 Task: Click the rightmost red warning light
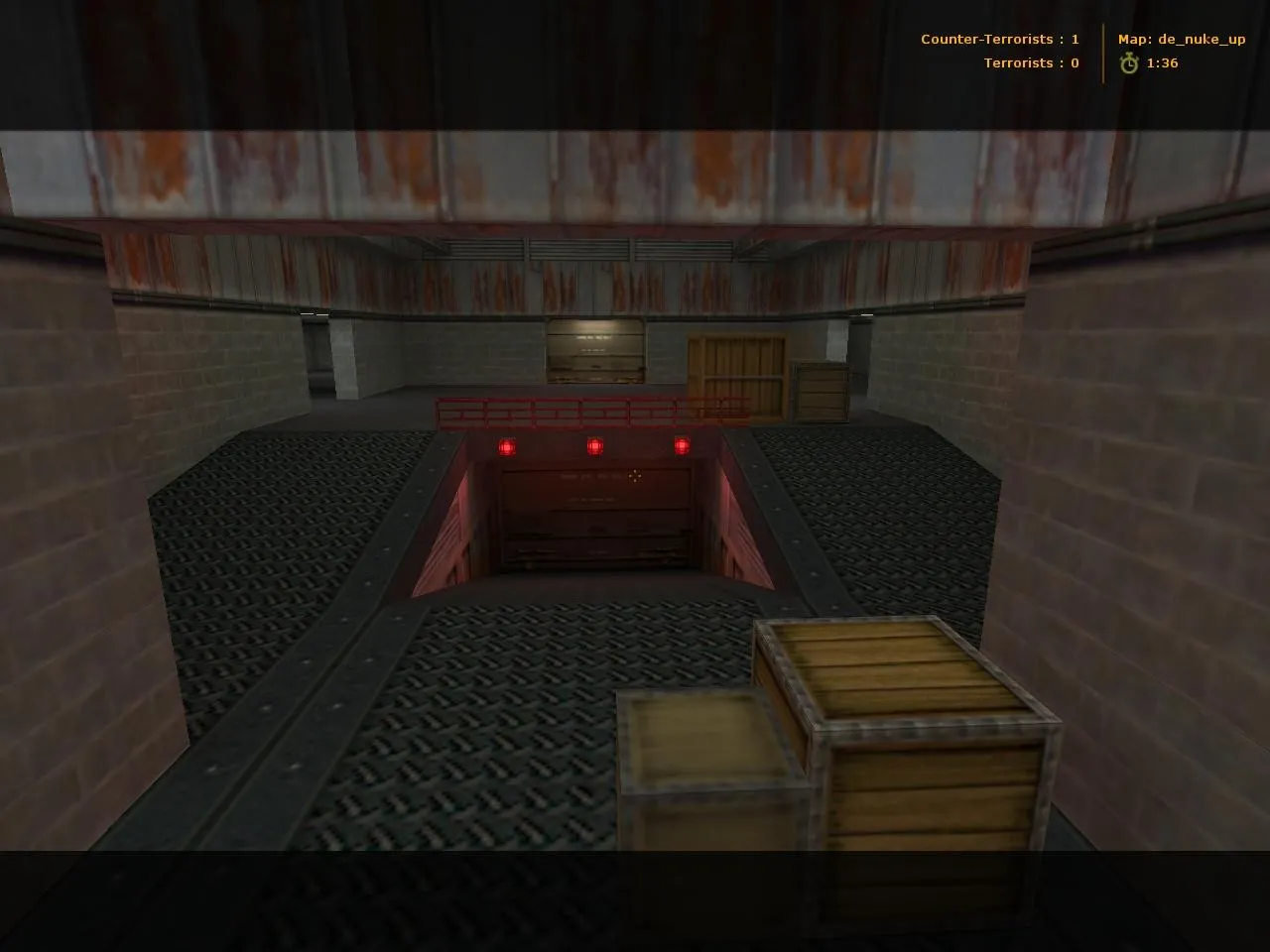(x=682, y=448)
